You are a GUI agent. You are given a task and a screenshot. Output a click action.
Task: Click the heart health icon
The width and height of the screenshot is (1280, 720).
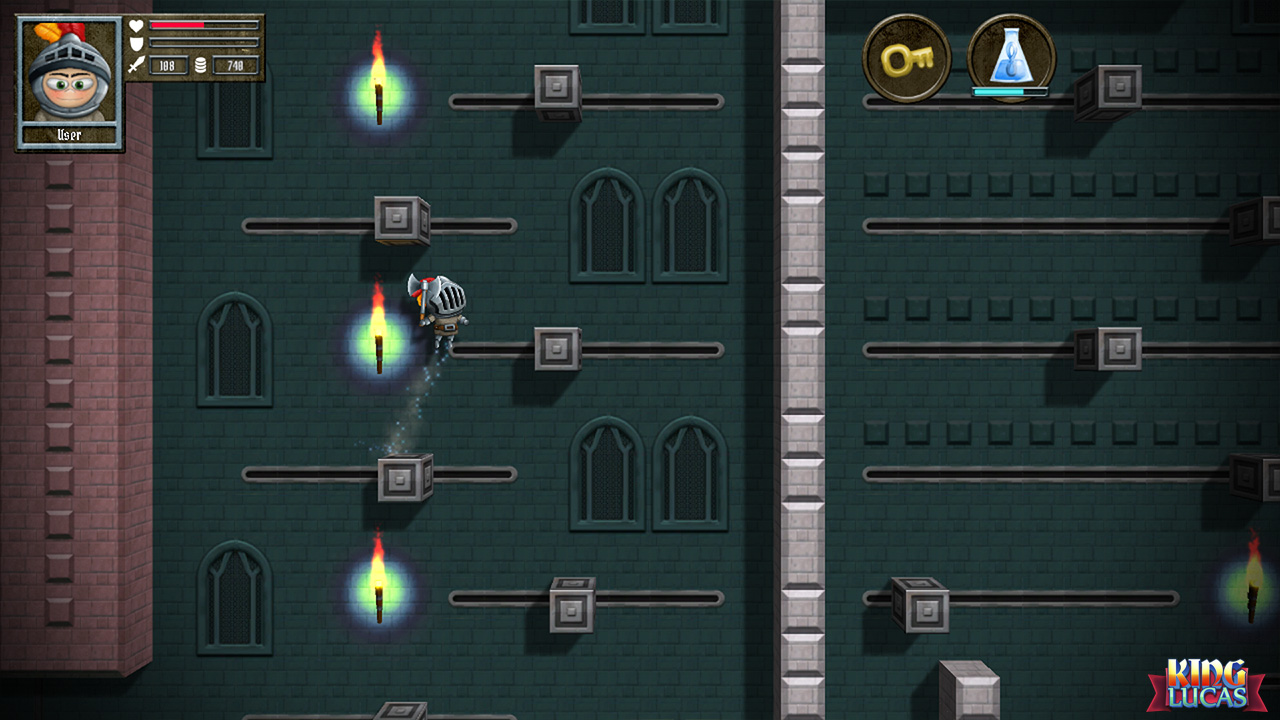[136, 26]
